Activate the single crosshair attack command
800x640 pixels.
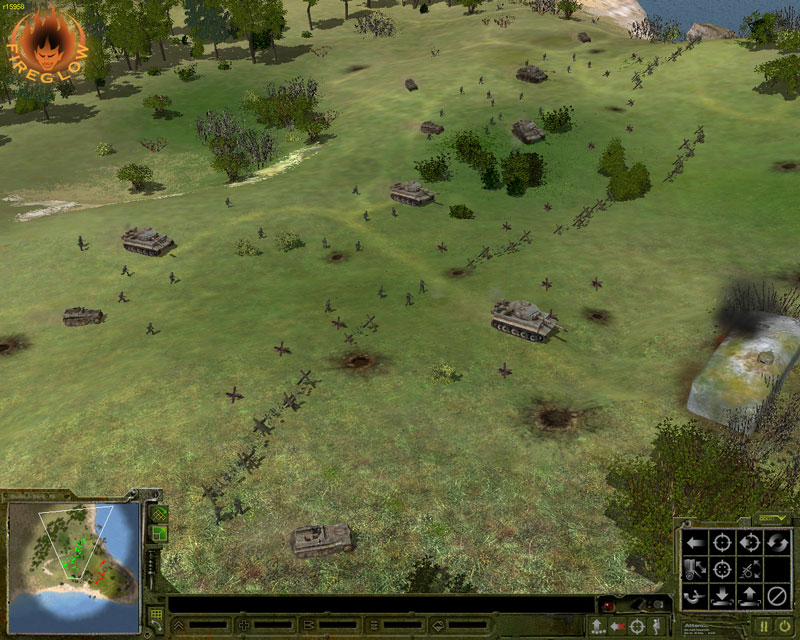(721, 543)
